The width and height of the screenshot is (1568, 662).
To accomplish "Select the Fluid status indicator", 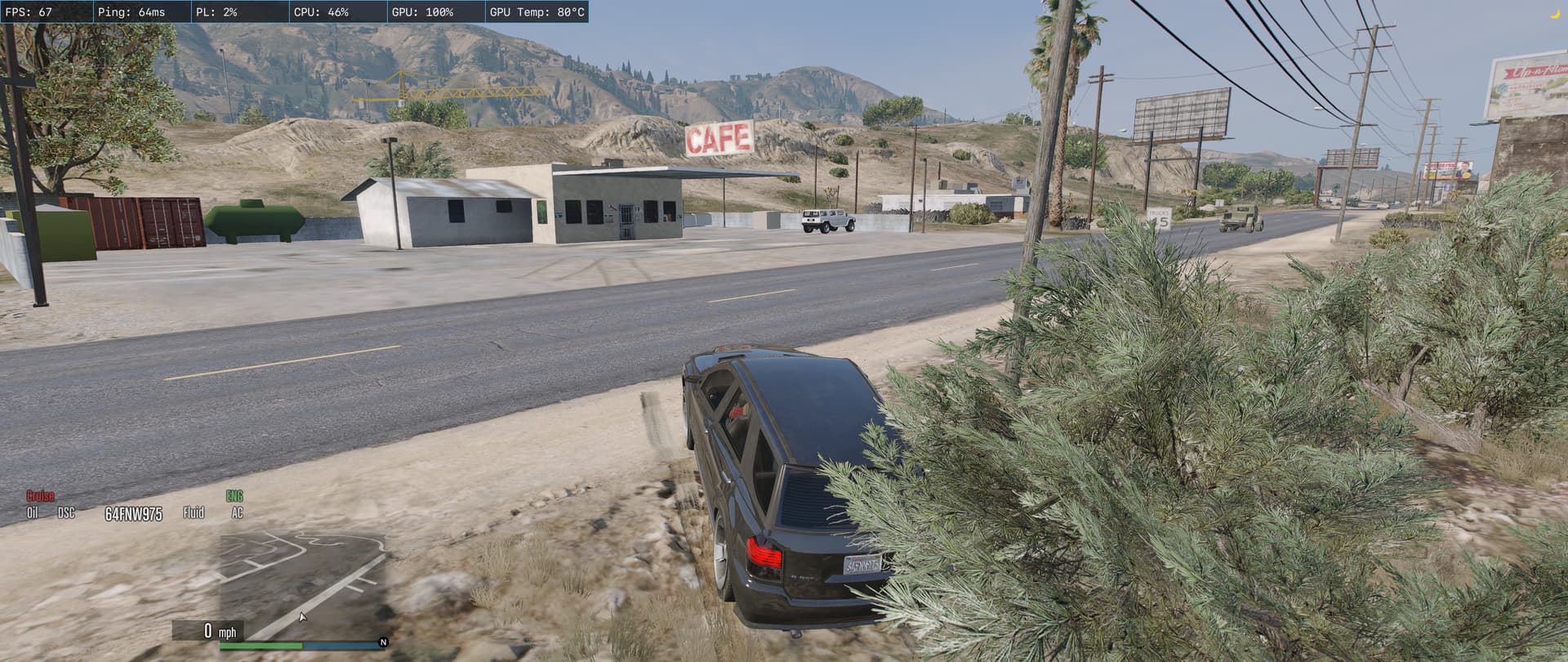I will click(x=194, y=513).
